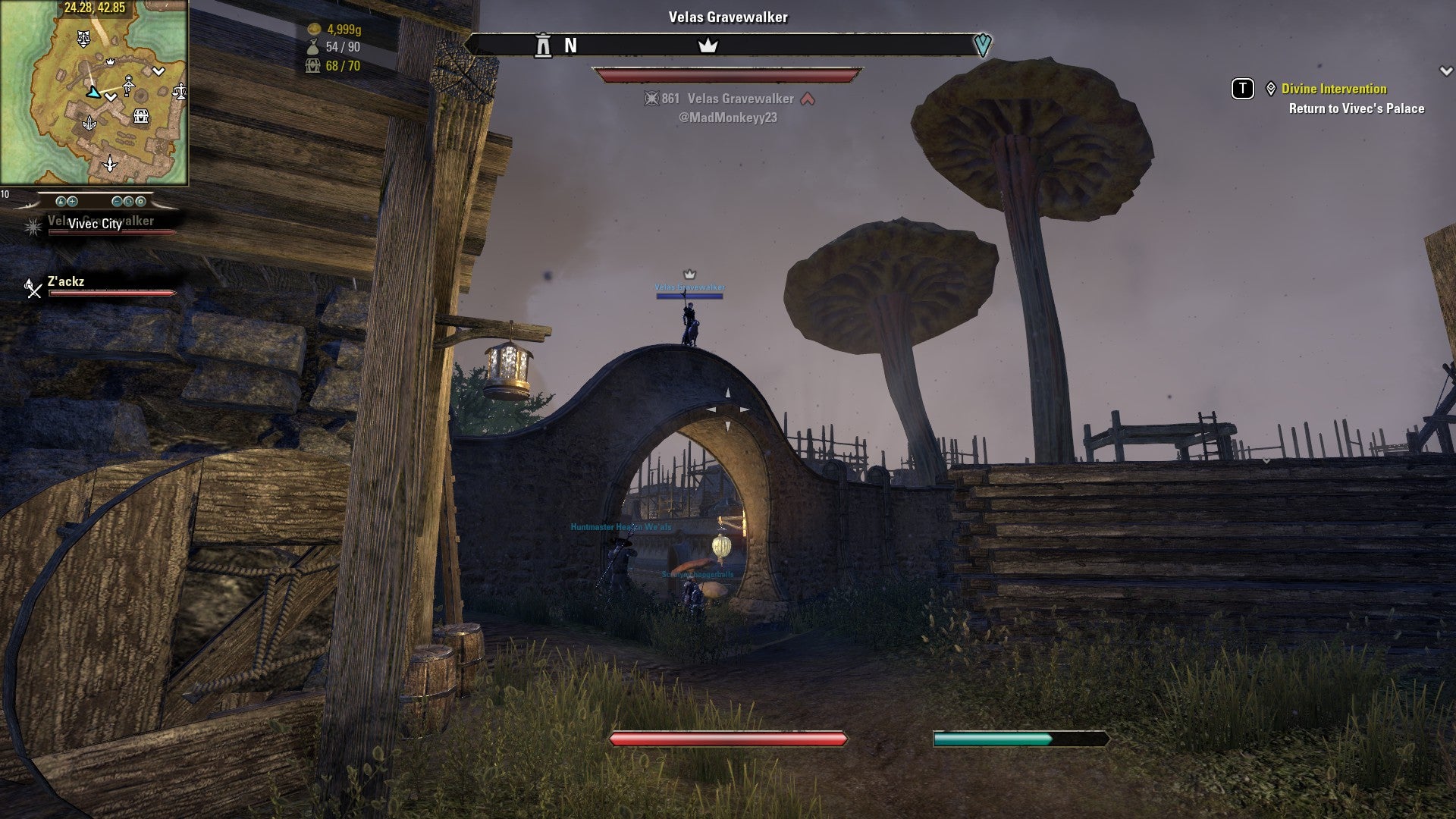
Task: Select the teal quest marker on the compass right
Action: point(983,45)
